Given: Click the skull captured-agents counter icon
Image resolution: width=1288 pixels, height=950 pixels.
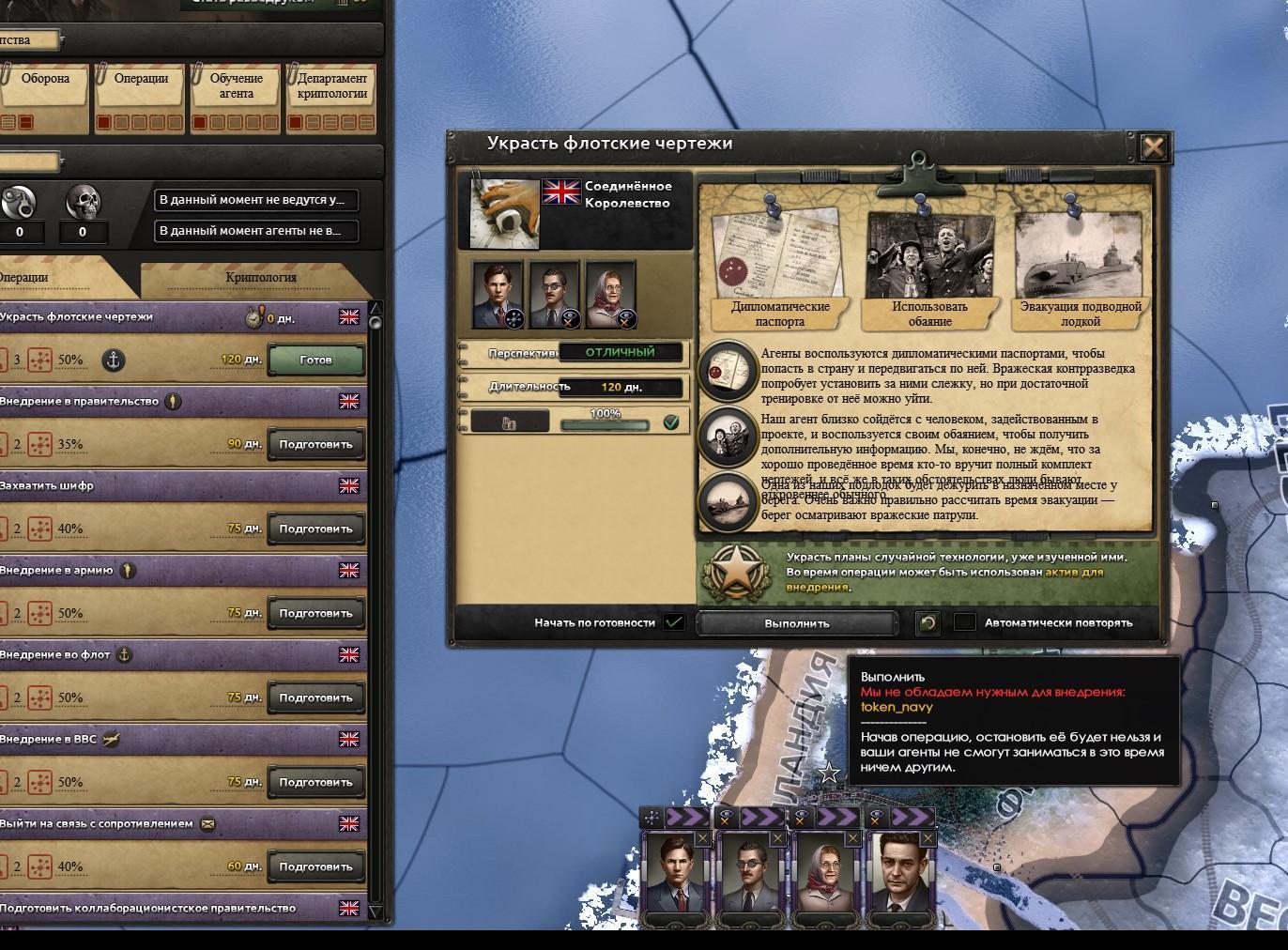Looking at the screenshot, I should pyautogui.click(x=84, y=200).
